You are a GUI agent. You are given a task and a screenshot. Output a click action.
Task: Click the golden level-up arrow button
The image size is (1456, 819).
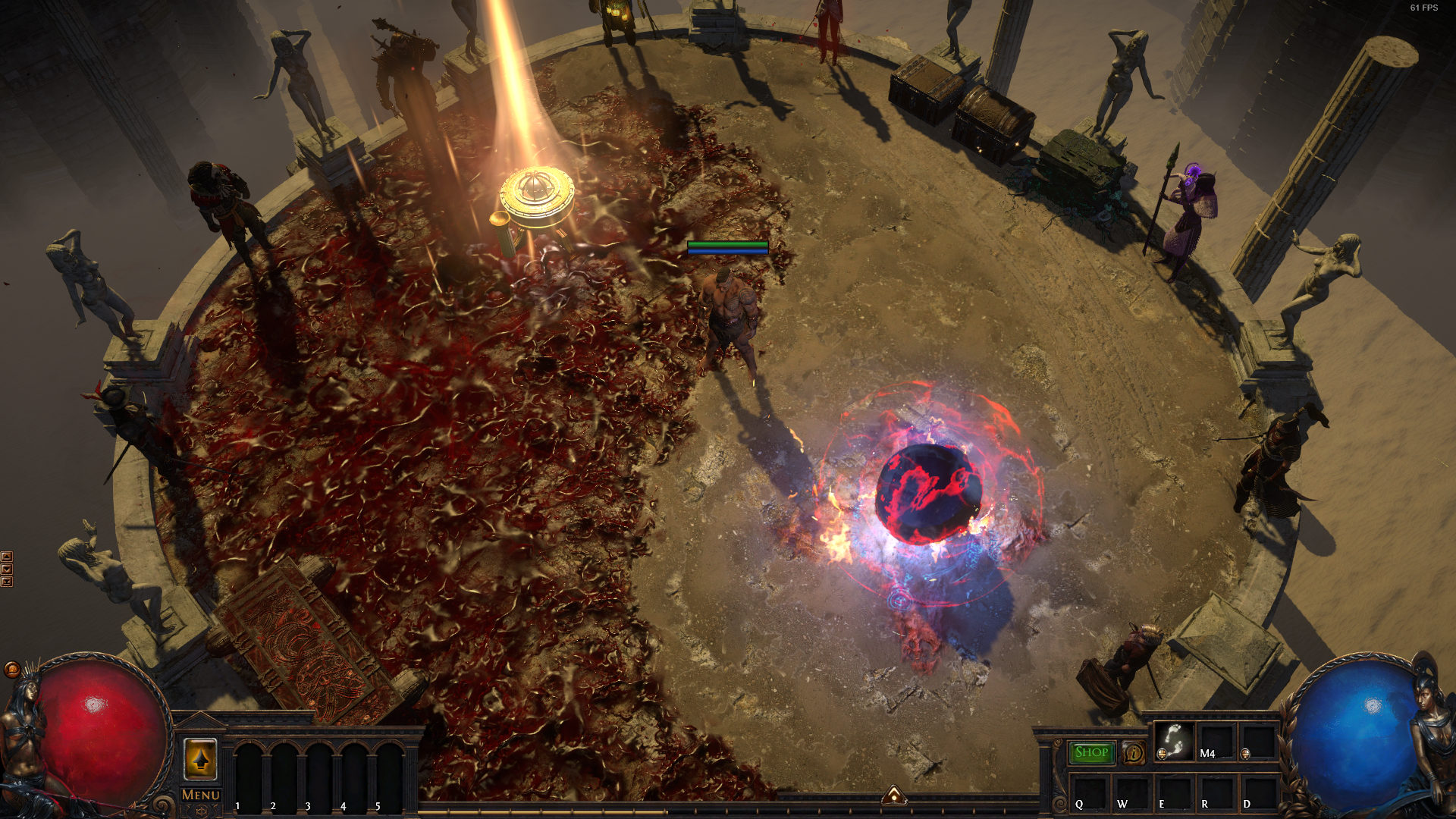tap(201, 758)
